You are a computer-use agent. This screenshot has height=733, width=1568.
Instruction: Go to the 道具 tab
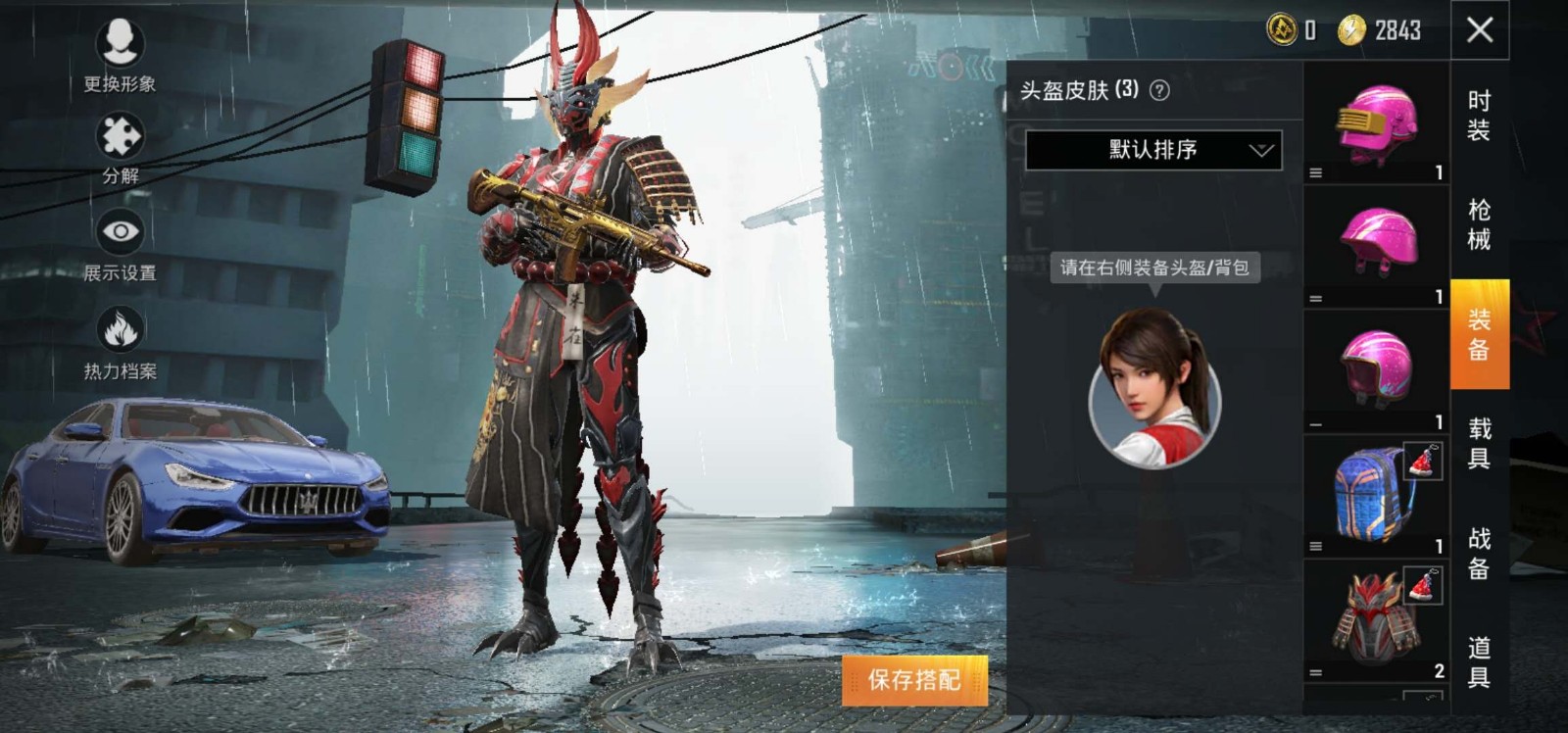tap(1479, 661)
